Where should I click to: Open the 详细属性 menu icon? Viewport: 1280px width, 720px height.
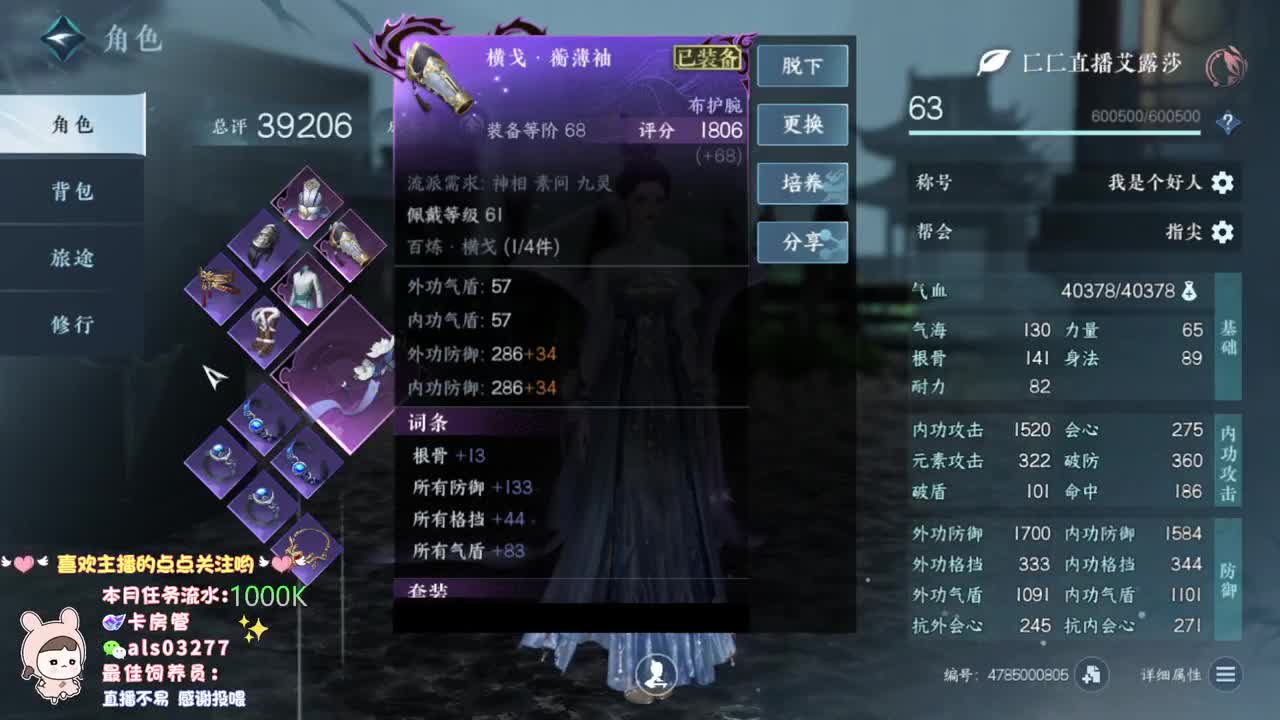pyautogui.click(x=1226, y=675)
